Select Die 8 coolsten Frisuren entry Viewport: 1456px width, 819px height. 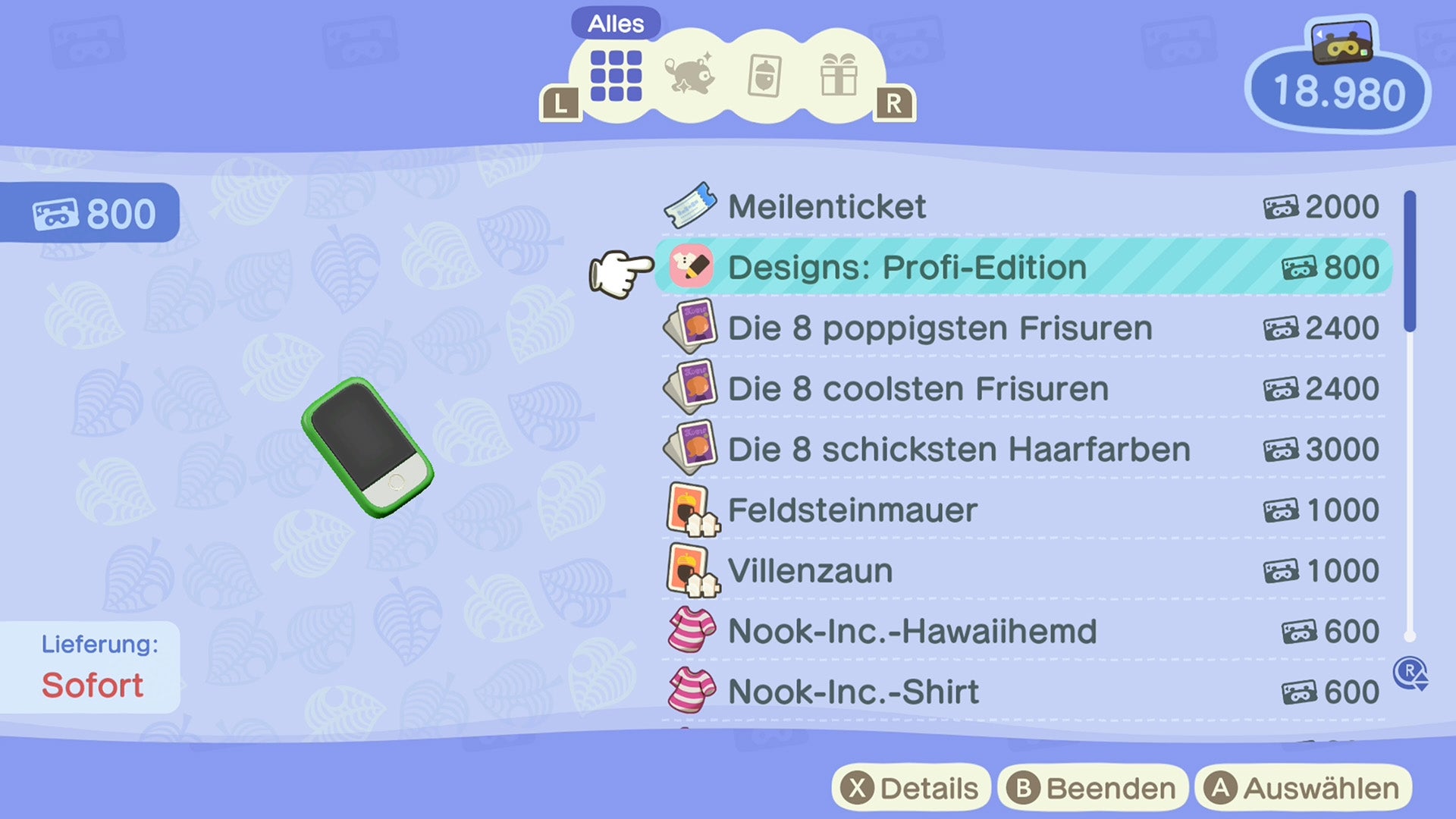(x=918, y=388)
